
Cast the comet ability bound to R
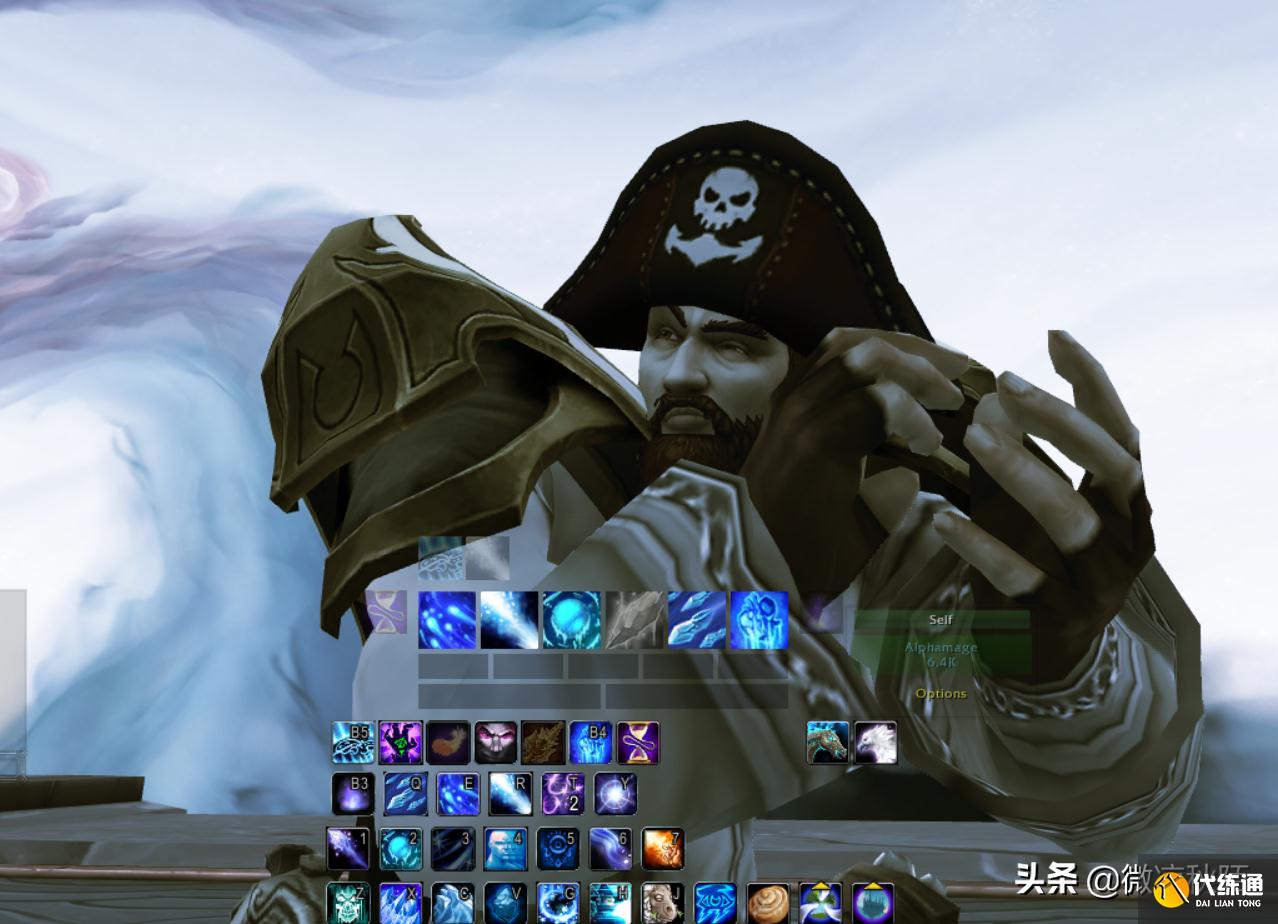pos(510,794)
